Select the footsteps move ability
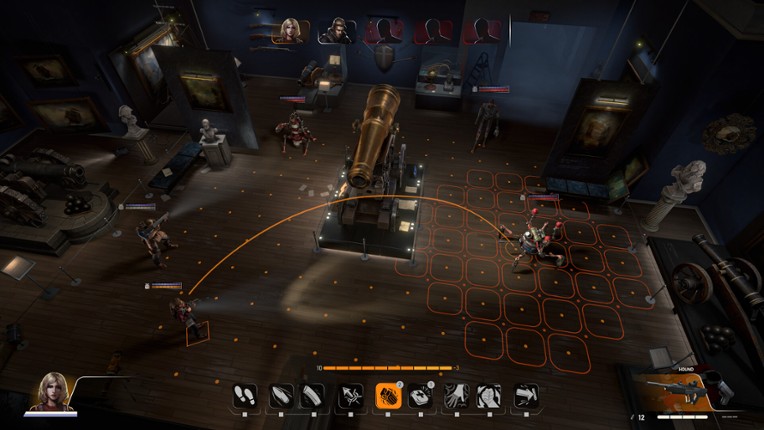 pos(246,395)
